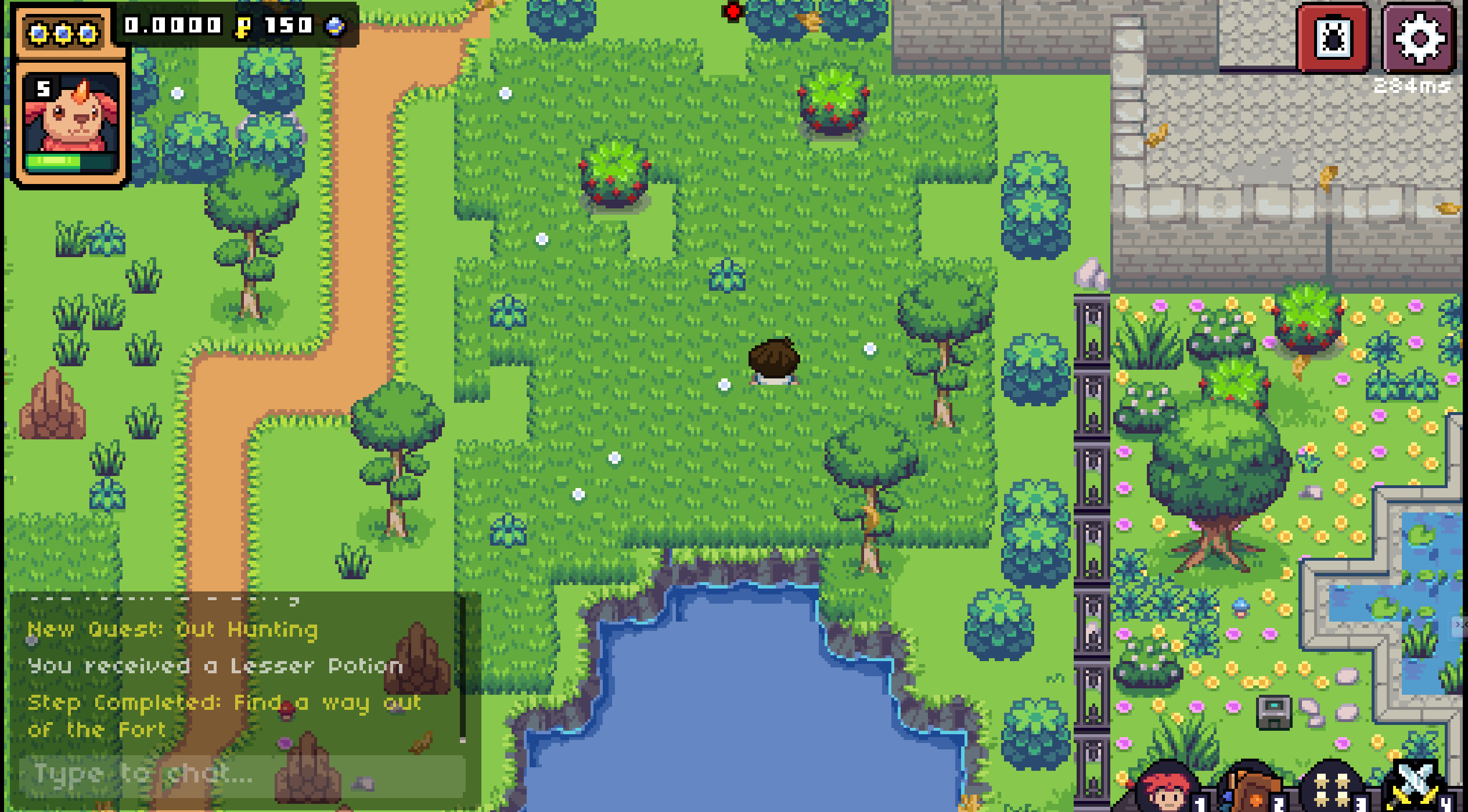1468x812 pixels.
Task: Open the Settings gear menu
Action: pyautogui.click(x=1417, y=37)
